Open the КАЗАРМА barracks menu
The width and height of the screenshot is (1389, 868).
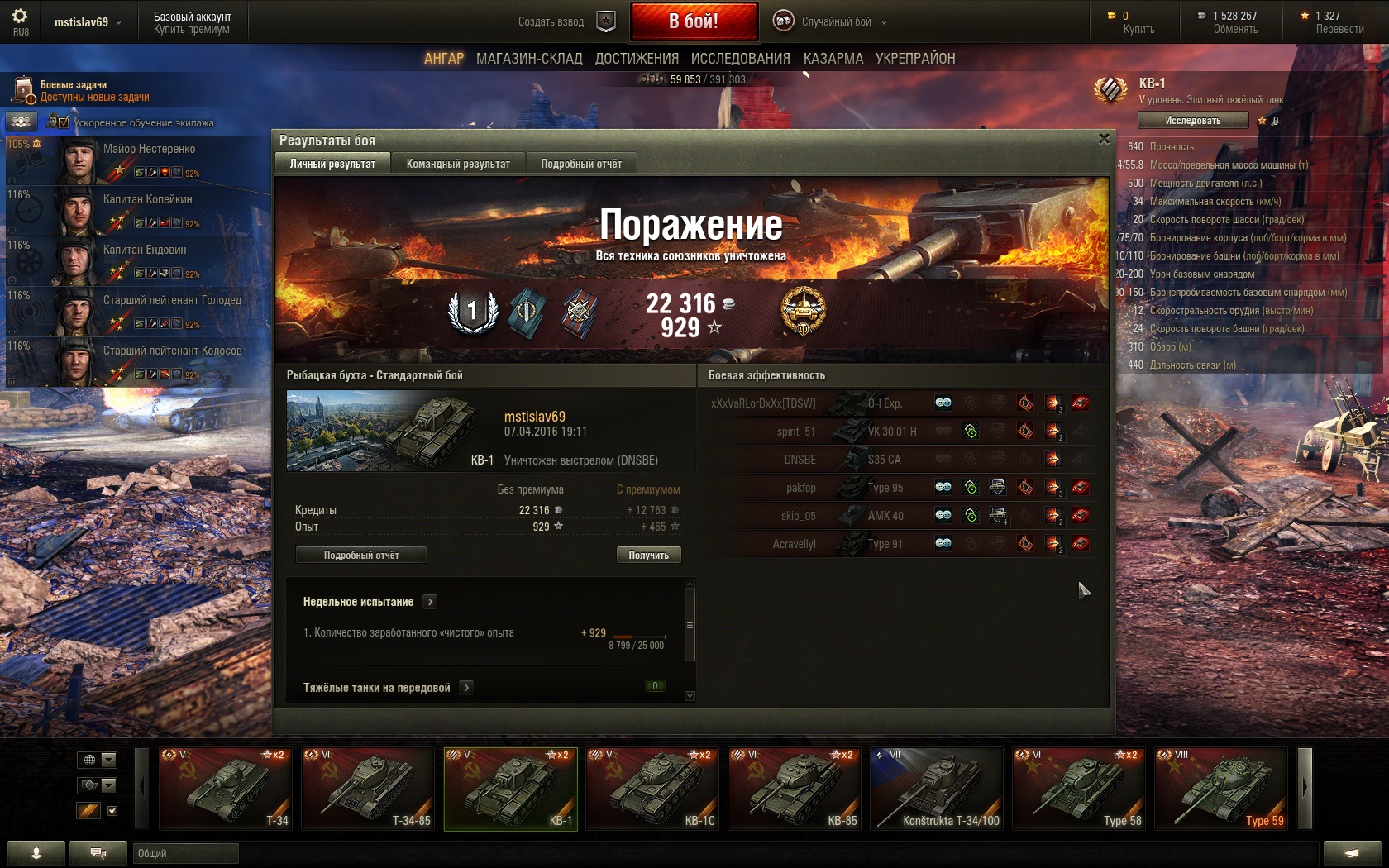(x=833, y=59)
